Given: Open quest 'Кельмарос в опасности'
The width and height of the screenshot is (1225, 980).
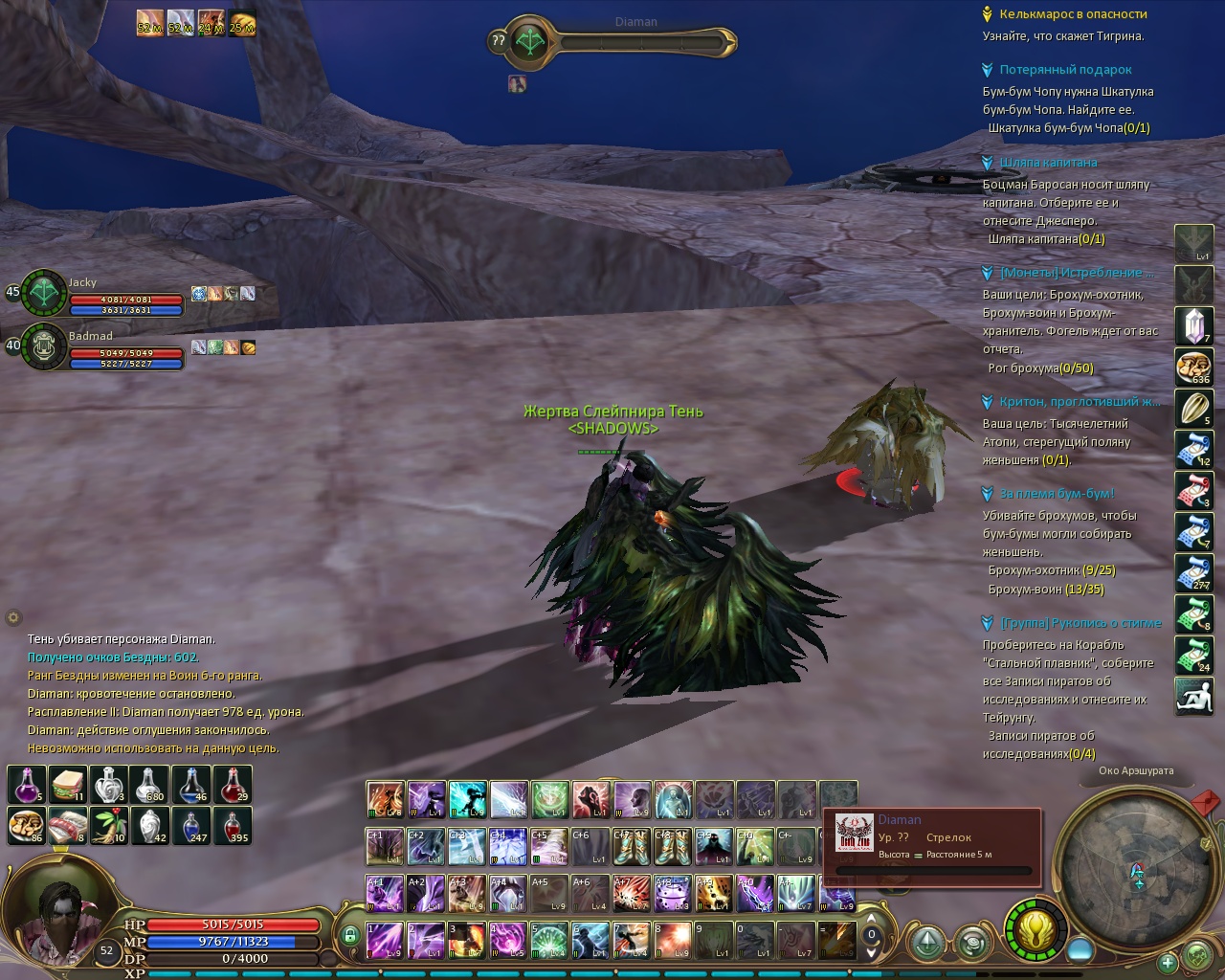Looking at the screenshot, I should point(1073,14).
